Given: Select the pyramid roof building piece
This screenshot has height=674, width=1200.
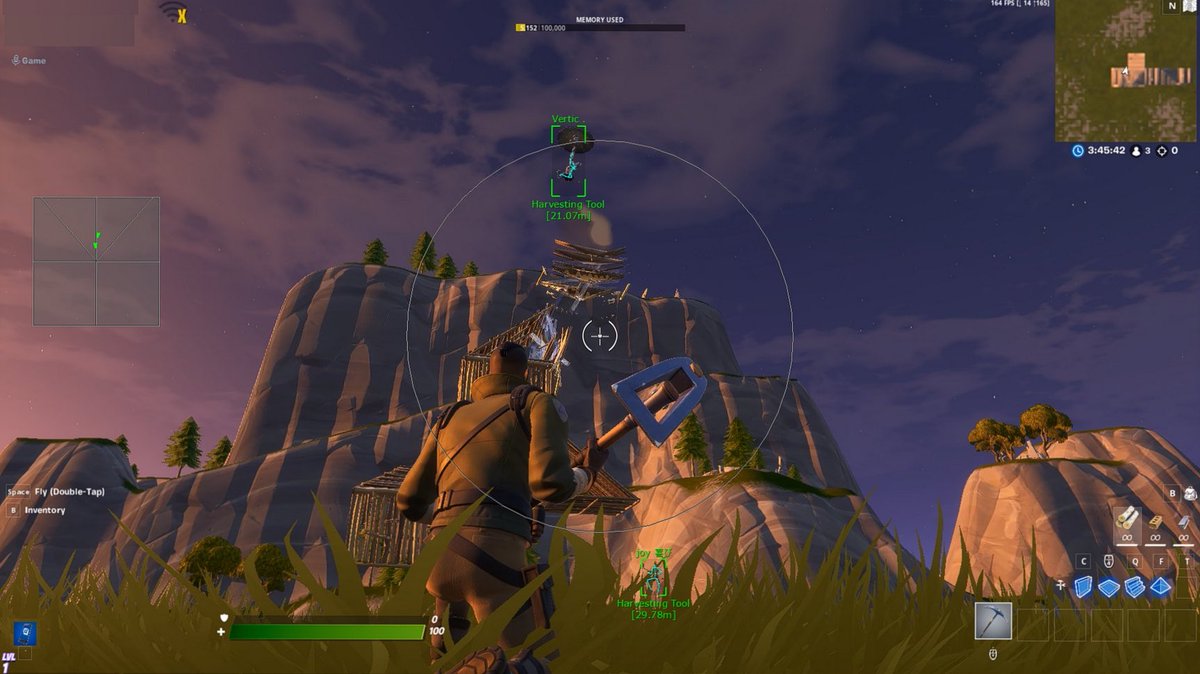Looking at the screenshot, I should click(x=1160, y=587).
